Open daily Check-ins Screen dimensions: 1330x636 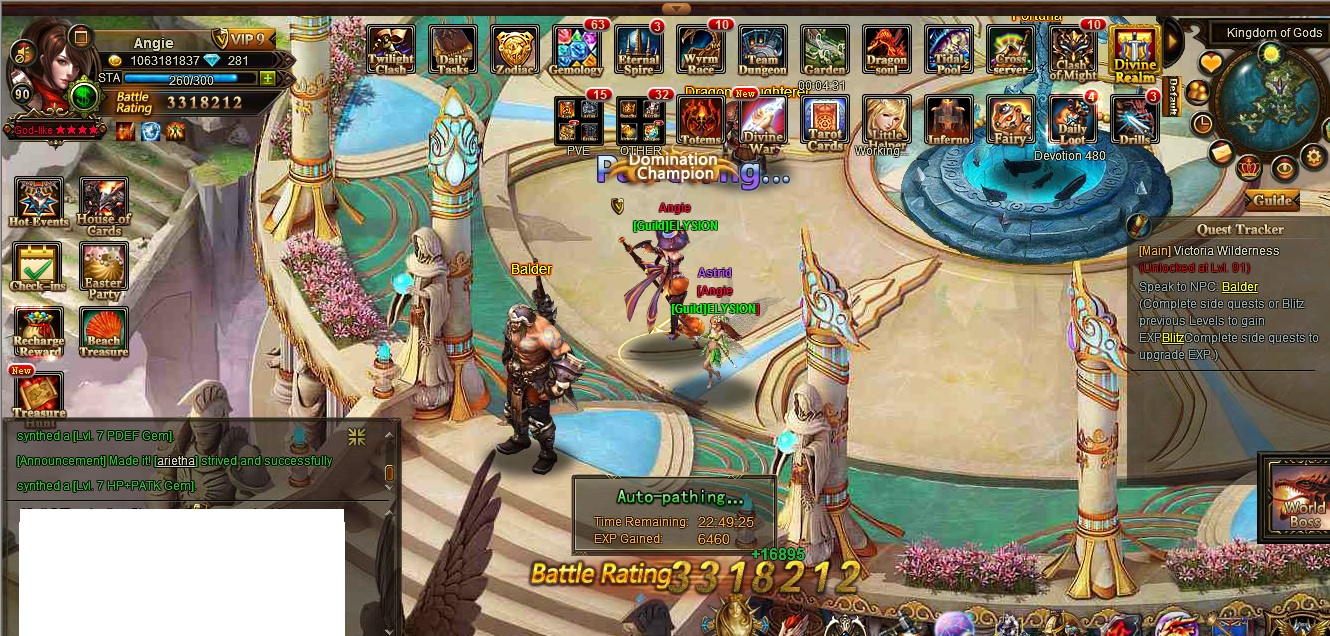pos(37,267)
